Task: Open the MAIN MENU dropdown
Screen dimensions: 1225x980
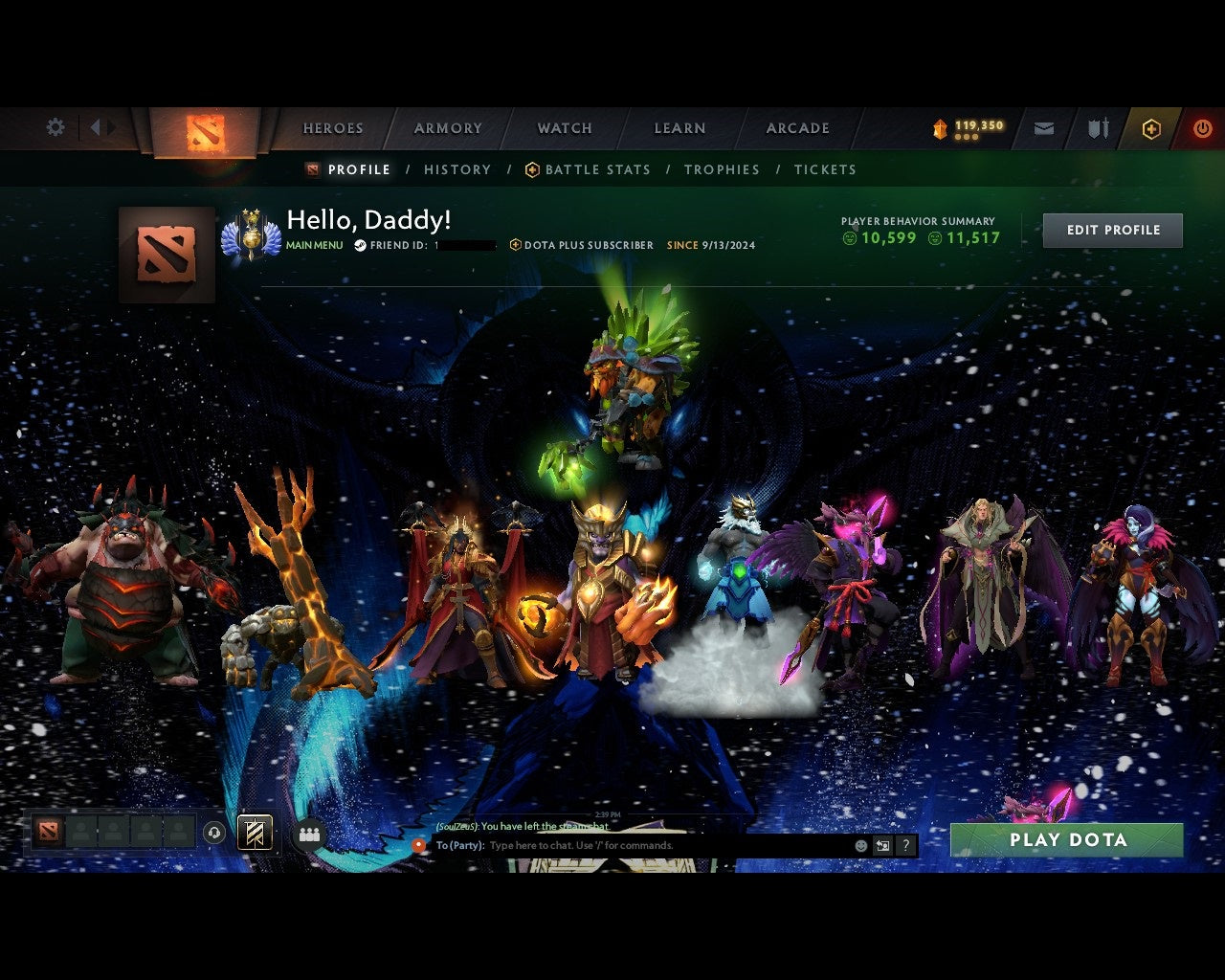Action: coord(313,245)
